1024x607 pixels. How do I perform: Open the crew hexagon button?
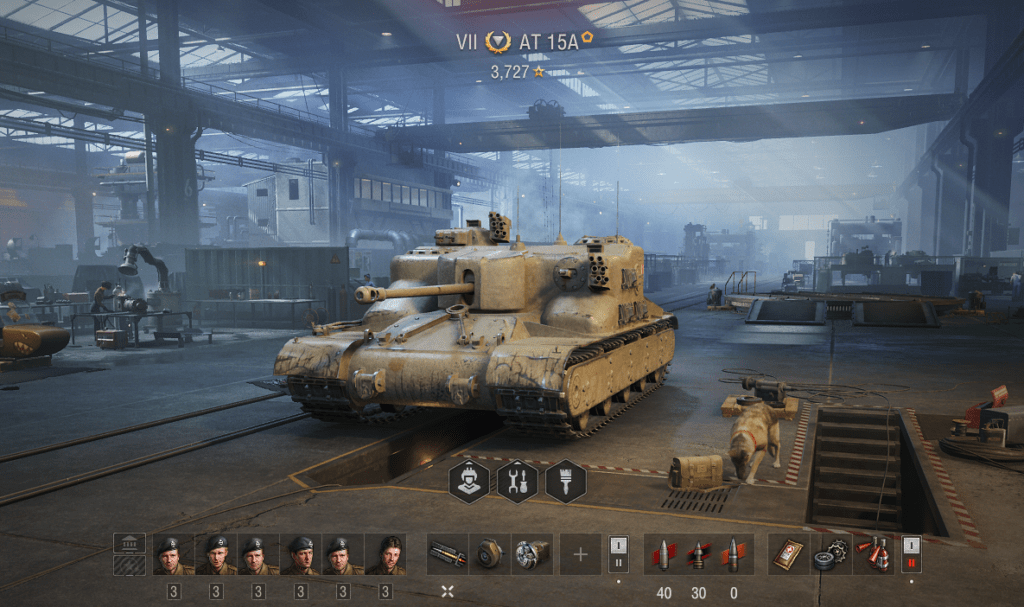coord(468,481)
